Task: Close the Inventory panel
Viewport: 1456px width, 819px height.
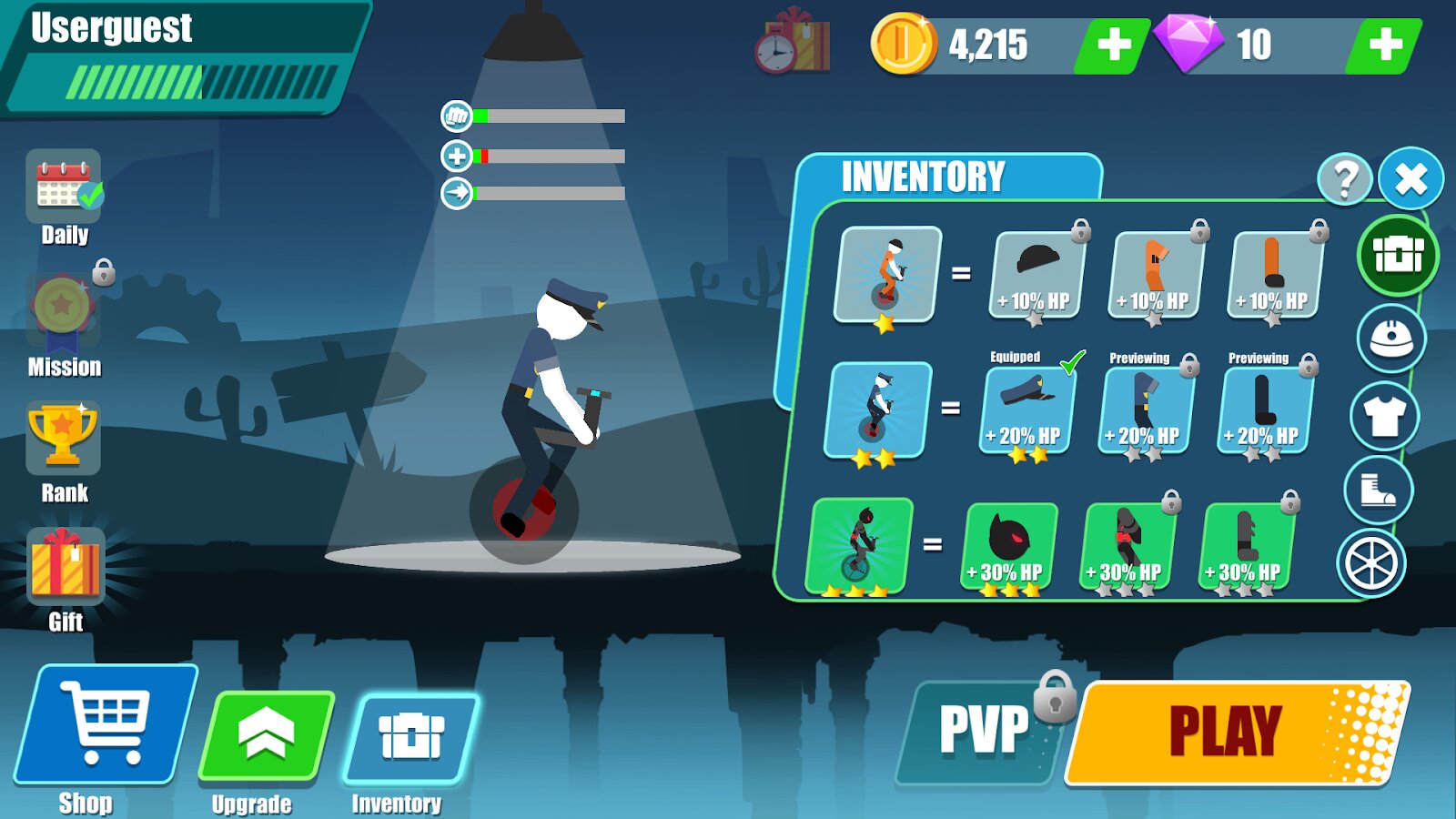Action: [1410, 178]
